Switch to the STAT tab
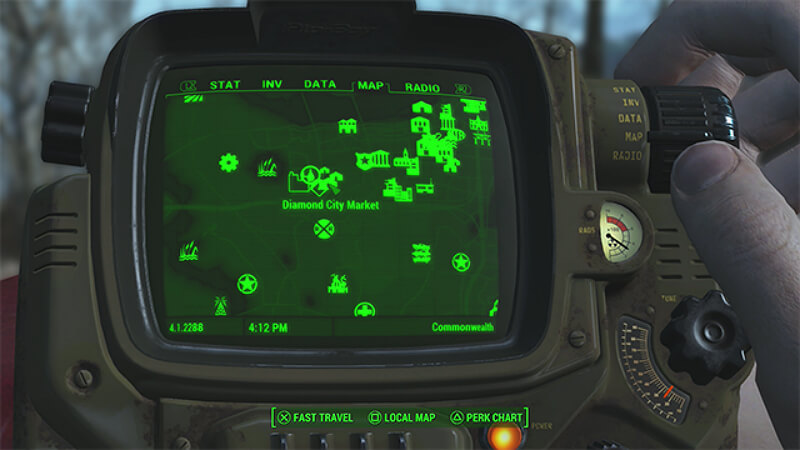 tap(225, 85)
